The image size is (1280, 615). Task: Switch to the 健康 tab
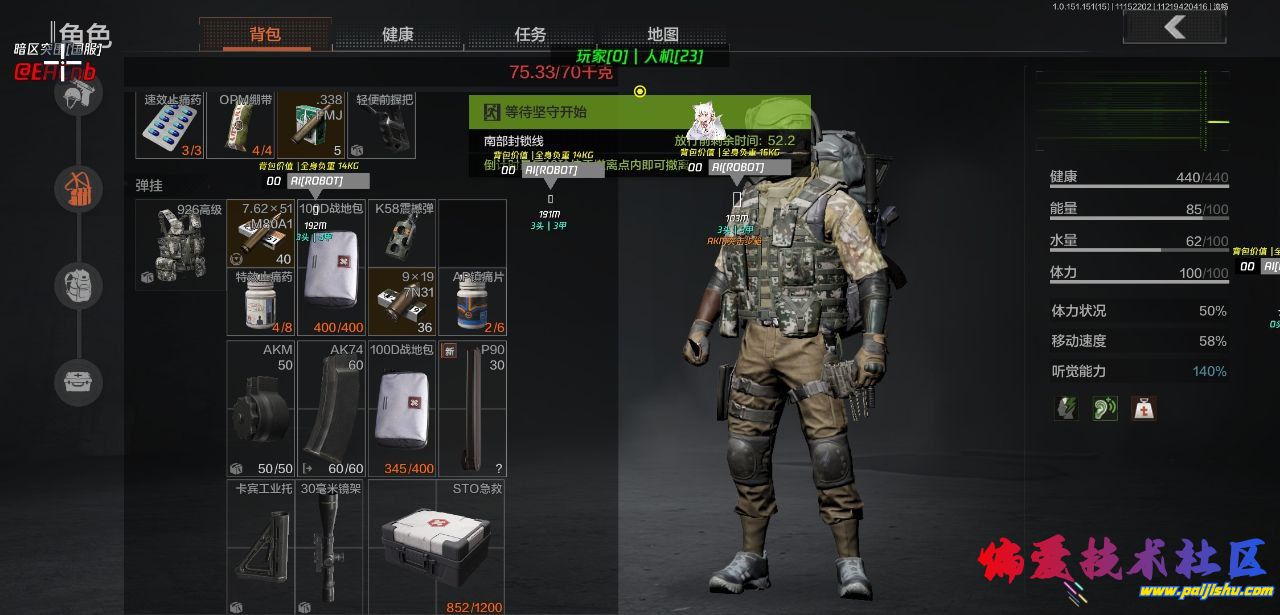coord(398,34)
